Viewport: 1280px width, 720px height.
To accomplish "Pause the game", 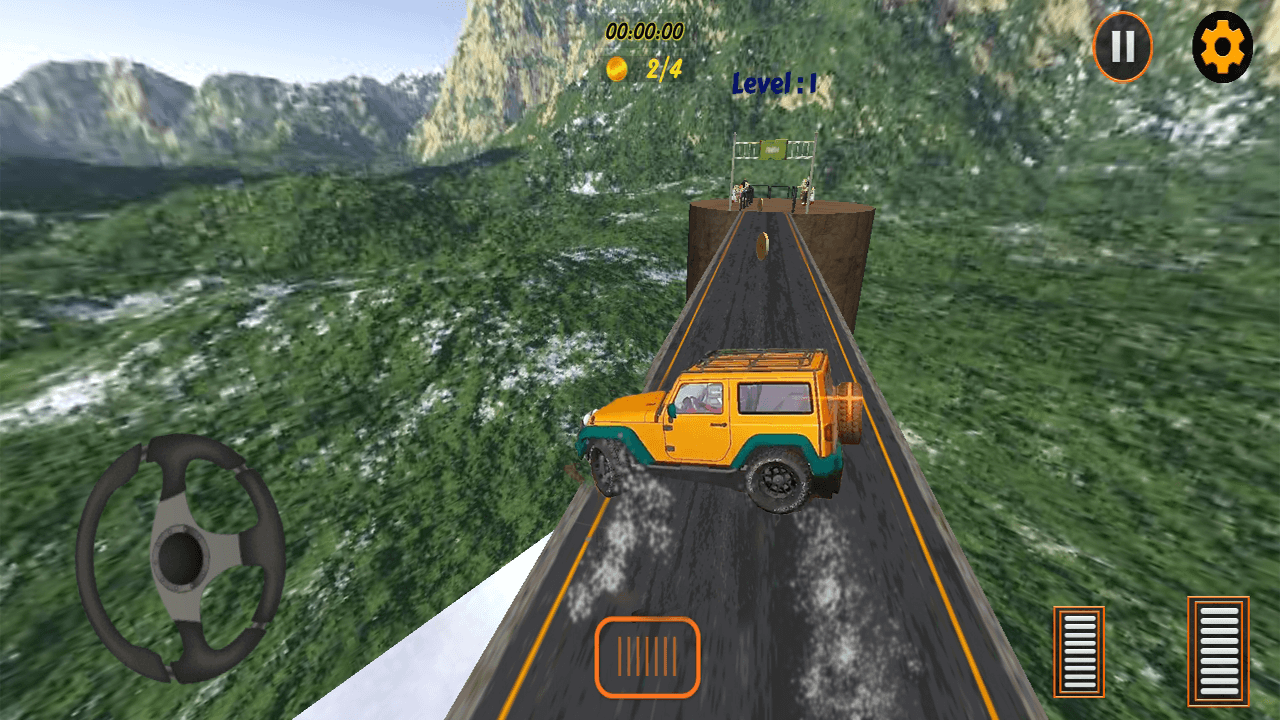I will tap(1122, 46).
